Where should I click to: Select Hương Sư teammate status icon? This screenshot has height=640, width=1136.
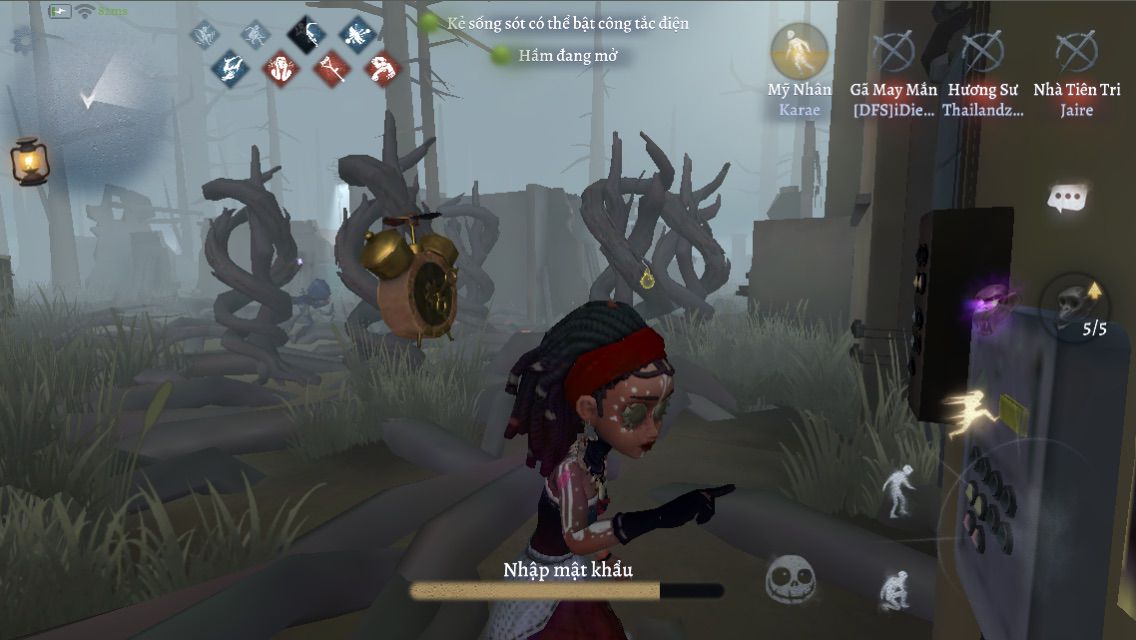(x=982, y=52)
